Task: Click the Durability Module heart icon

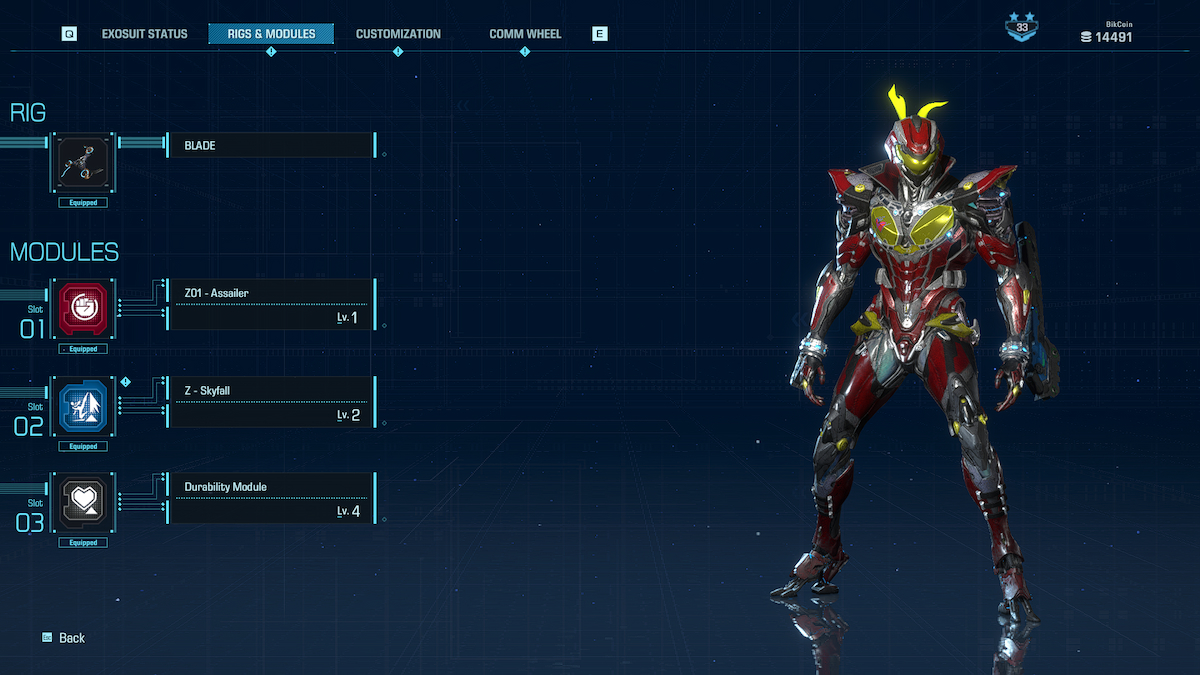Action: (83, 503)
